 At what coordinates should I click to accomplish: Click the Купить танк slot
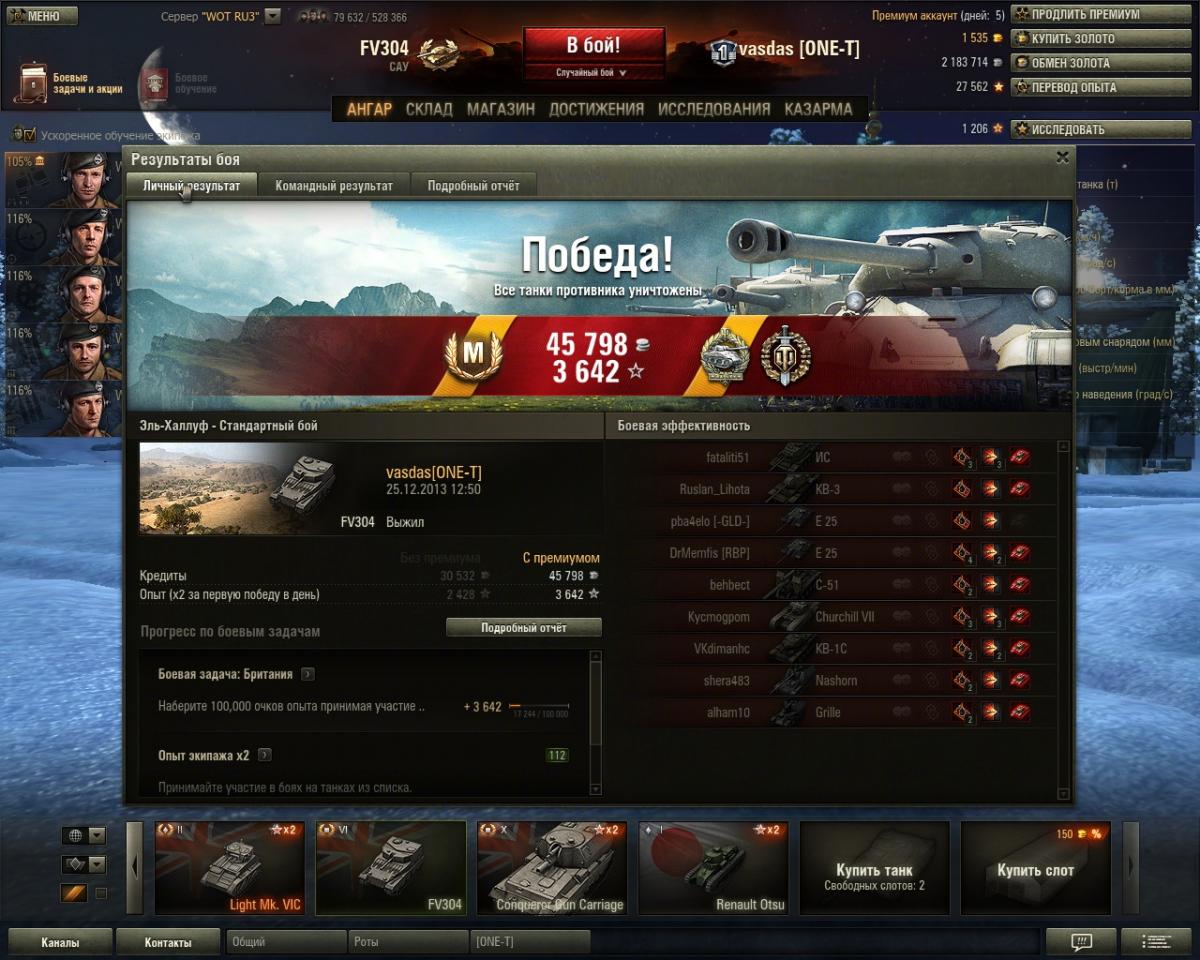[x=874, y=868]
